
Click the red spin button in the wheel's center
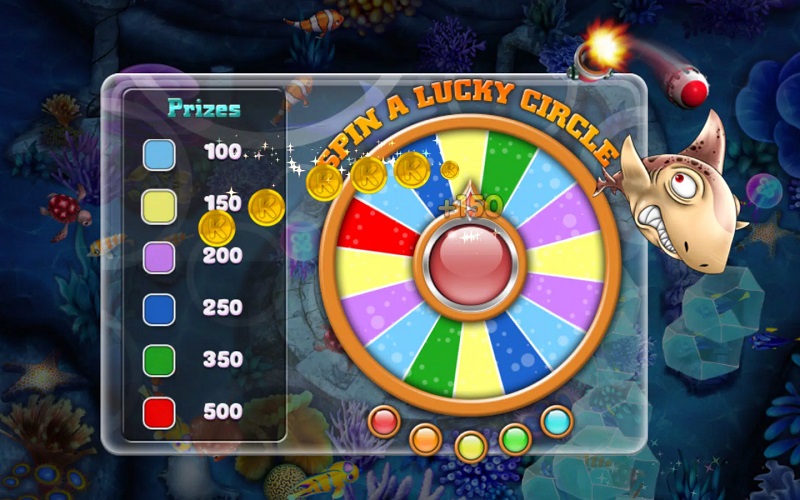(x=469, y=264)
